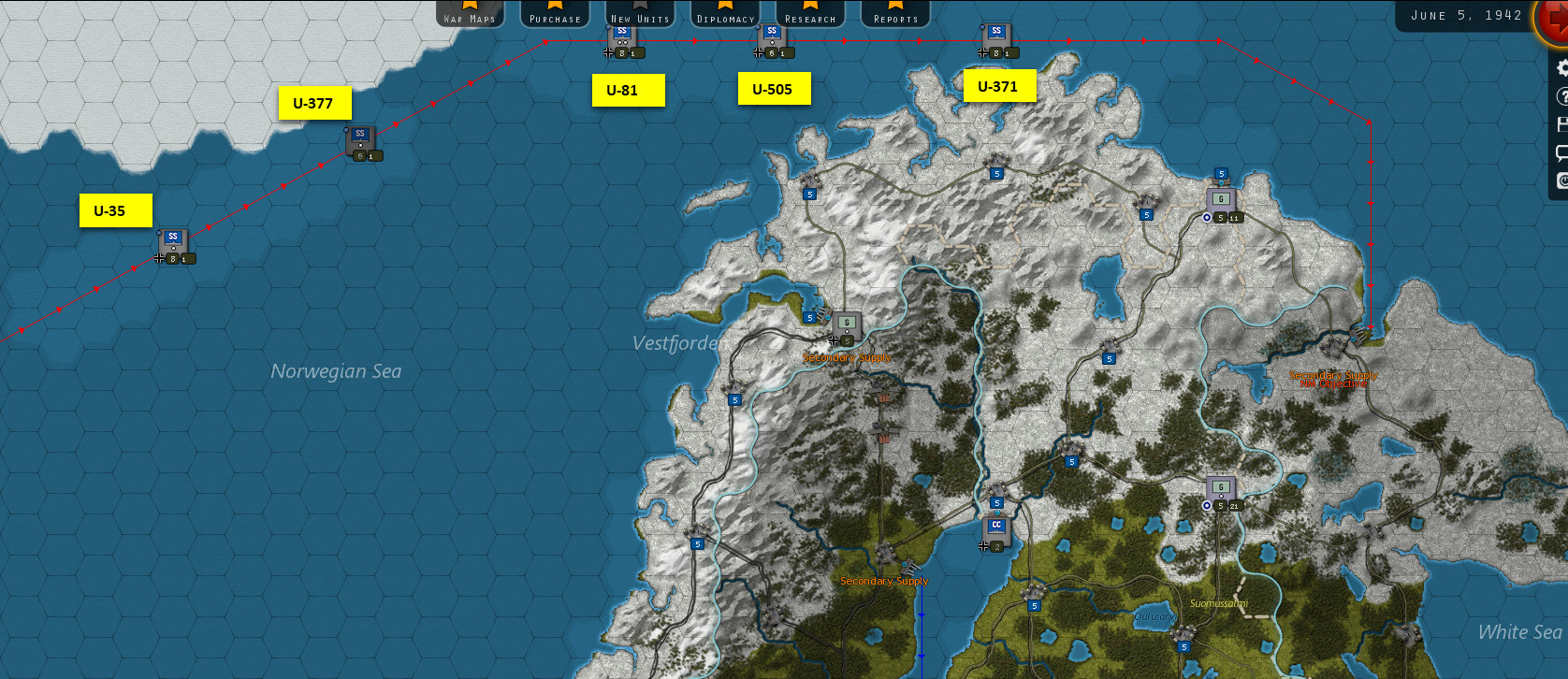
Task: Open the Diplomacy screen
Action: [725, 14]
